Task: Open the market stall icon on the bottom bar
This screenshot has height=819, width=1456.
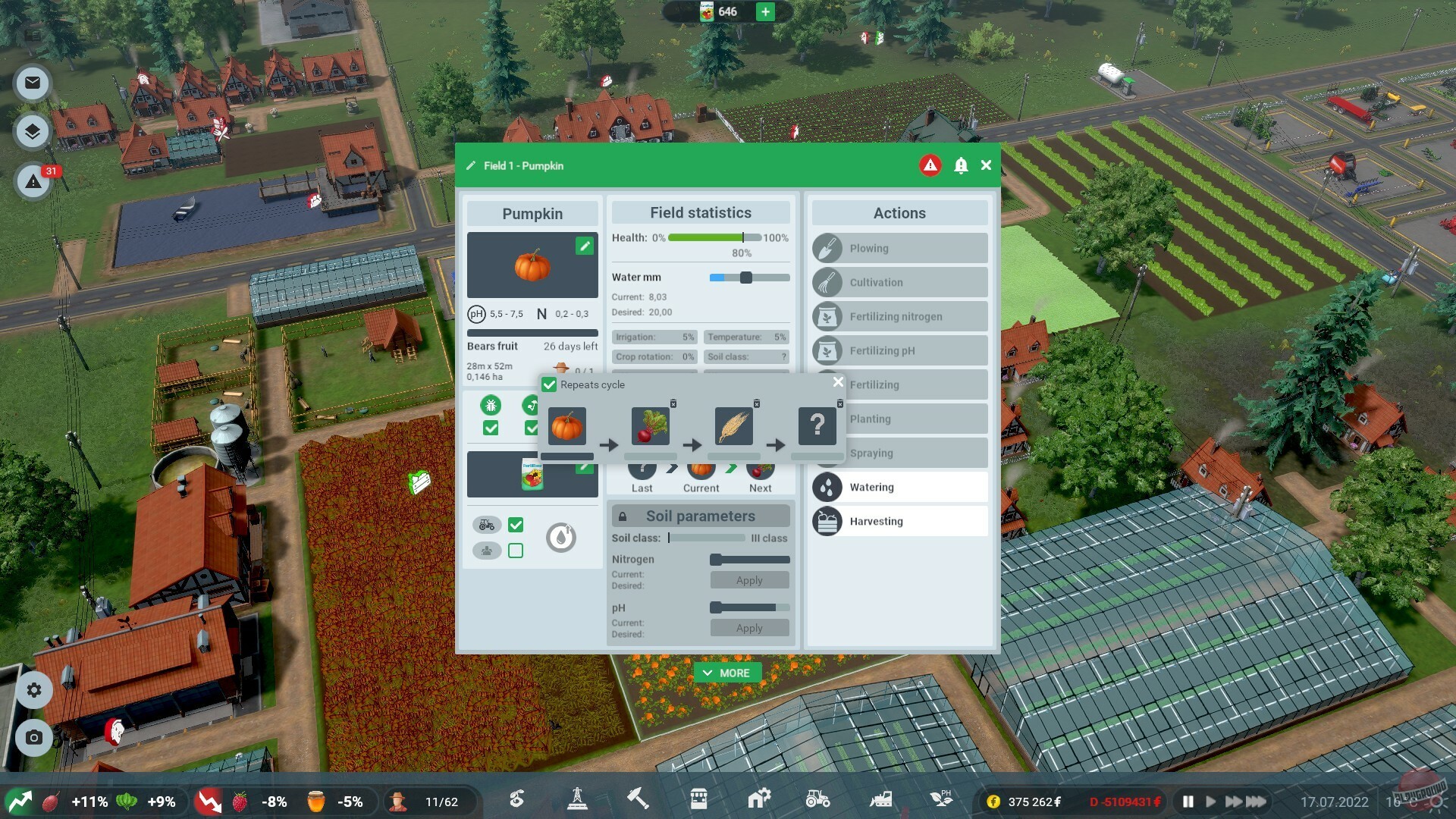Action: click(x=699, y=800)
